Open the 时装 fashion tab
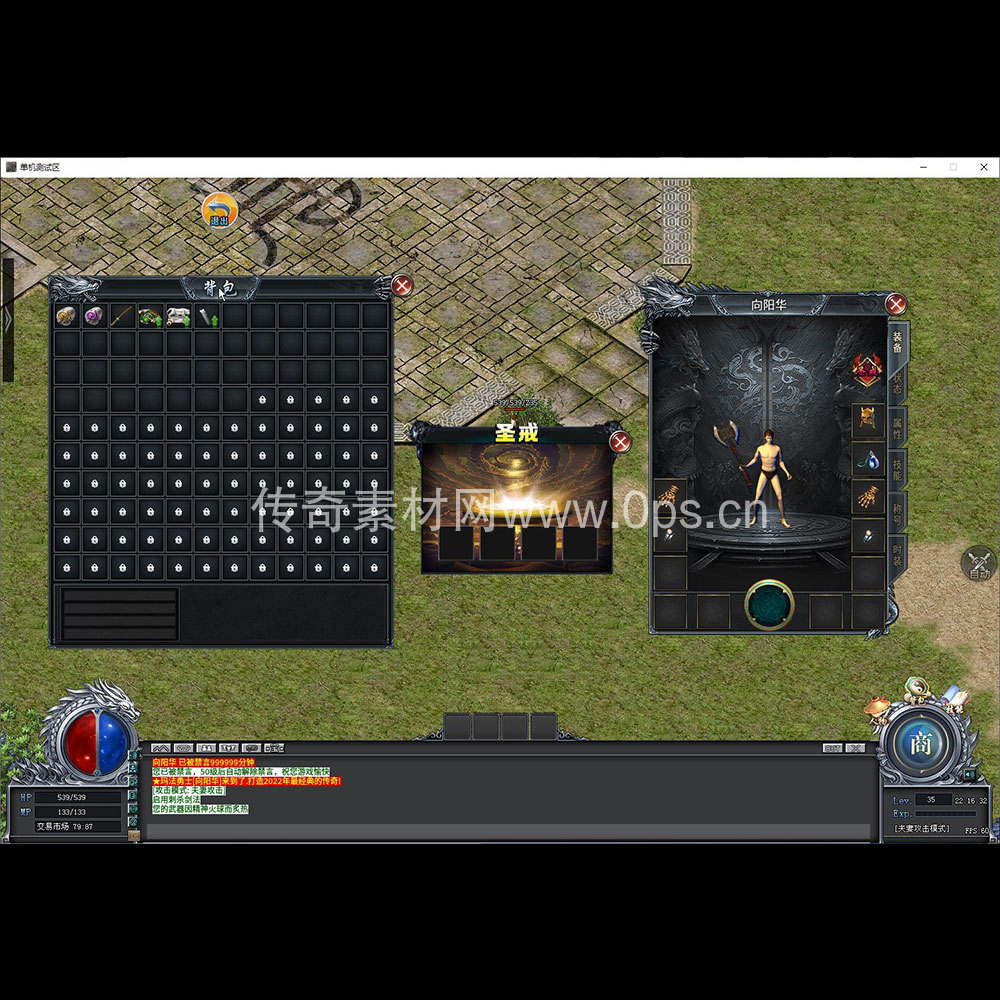The height and width of the screenshot is (1000, 1000). (x=898, y=555)
